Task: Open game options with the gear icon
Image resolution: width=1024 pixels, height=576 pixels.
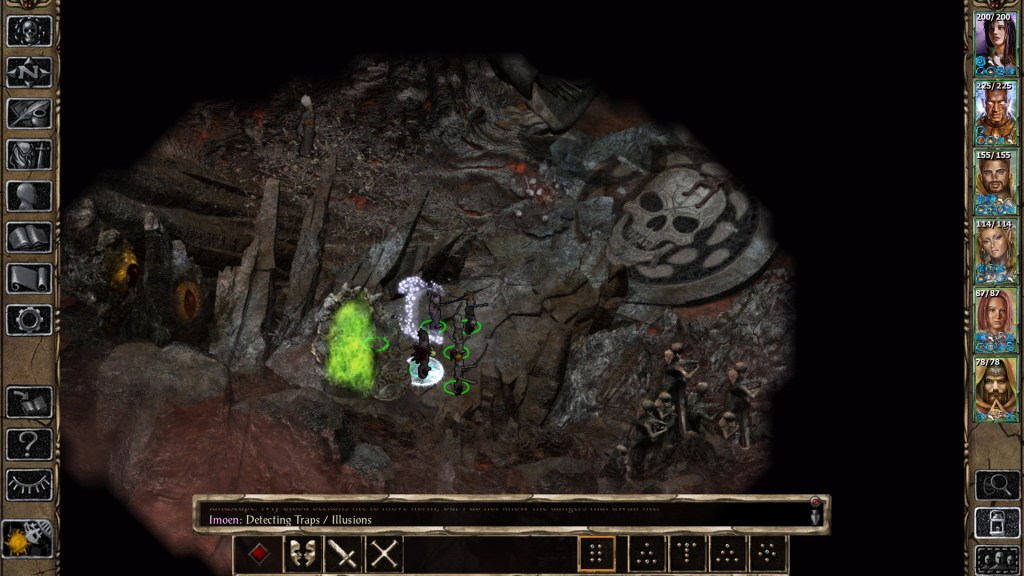Action: click(29, 320)
